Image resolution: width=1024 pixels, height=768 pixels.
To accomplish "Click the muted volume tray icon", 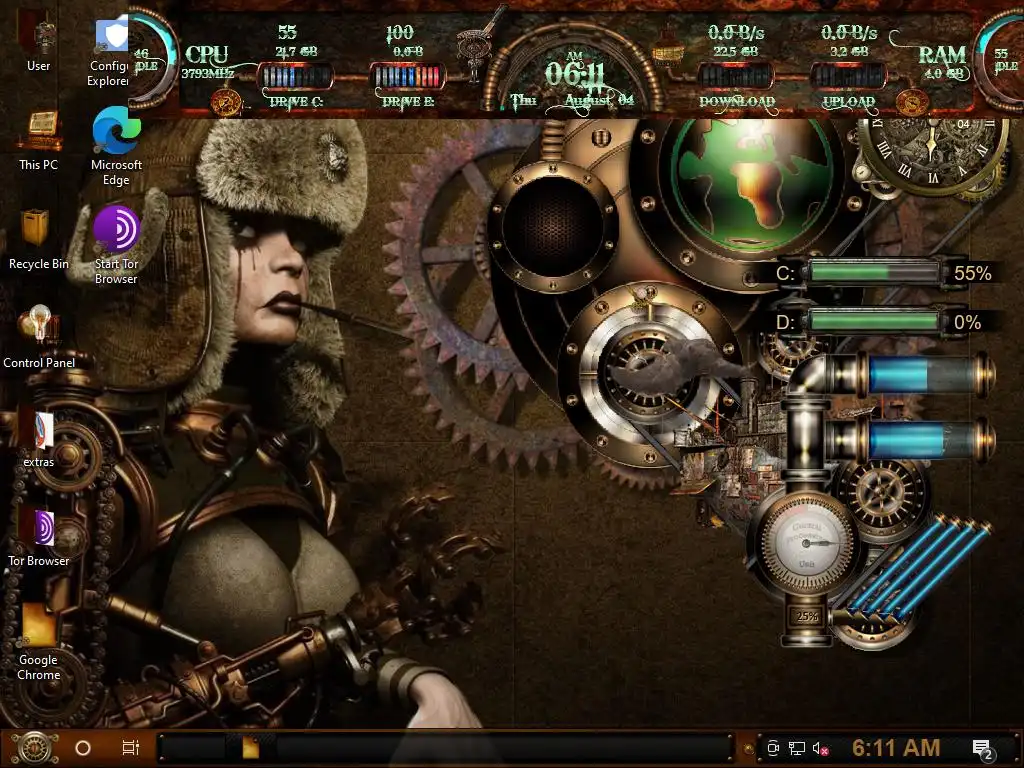I will coord(822,748).
